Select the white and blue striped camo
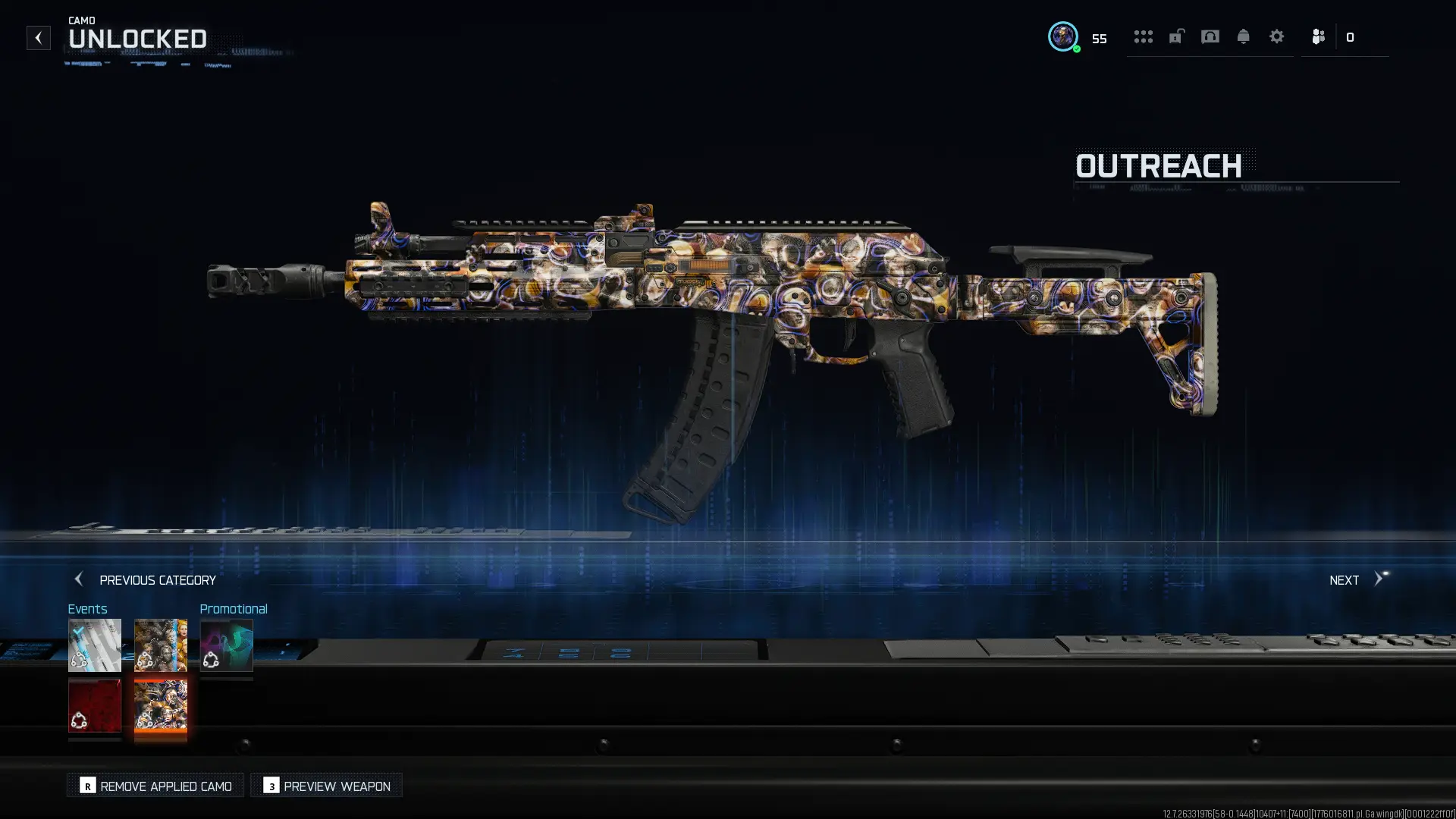The height and width of the screenshot is (819, 1456). [95, 645]
